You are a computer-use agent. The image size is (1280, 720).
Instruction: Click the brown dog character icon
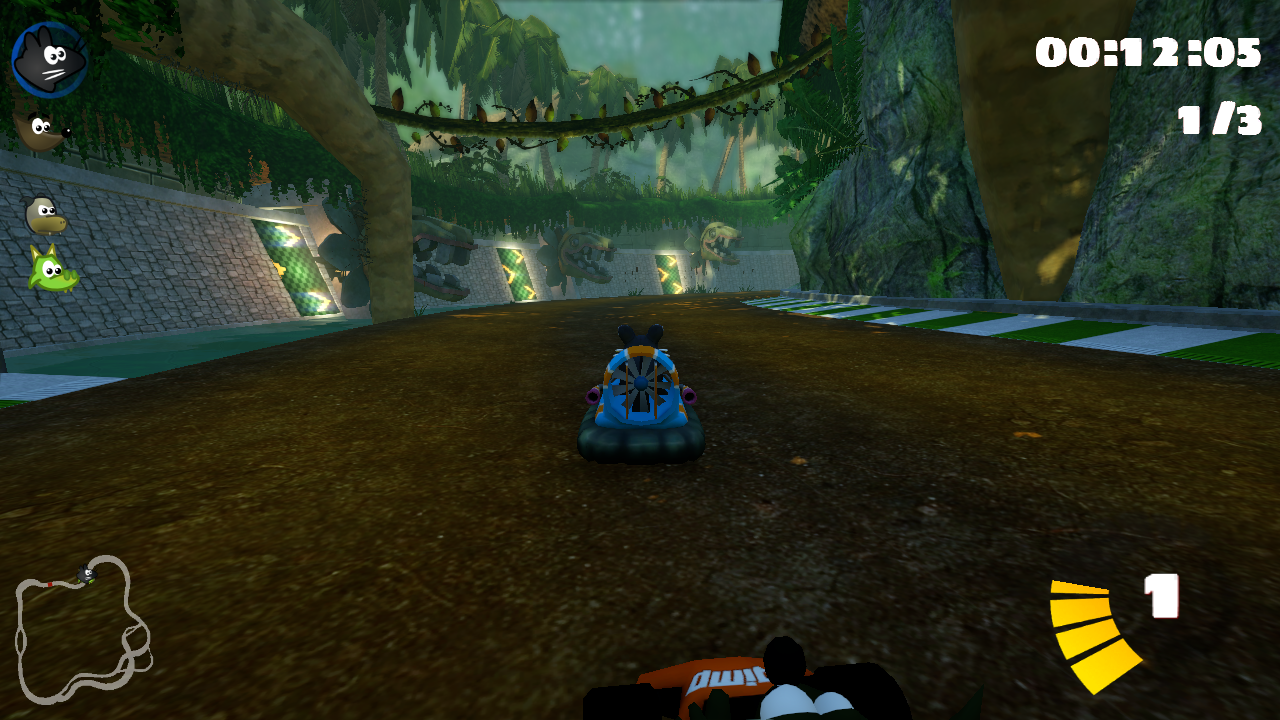click(40, 129)
